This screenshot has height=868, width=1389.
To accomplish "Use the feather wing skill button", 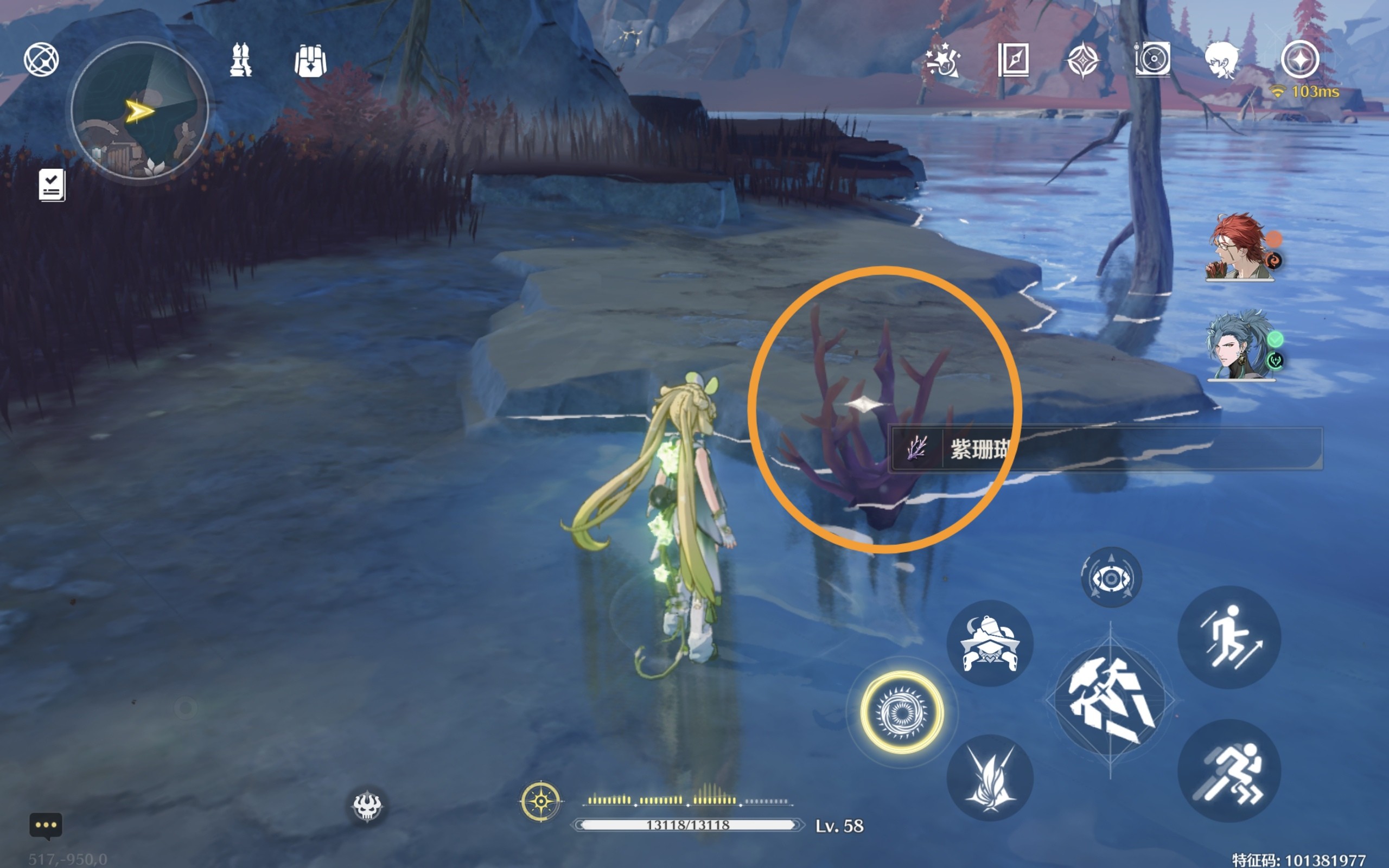I will (x=990, y=778).
